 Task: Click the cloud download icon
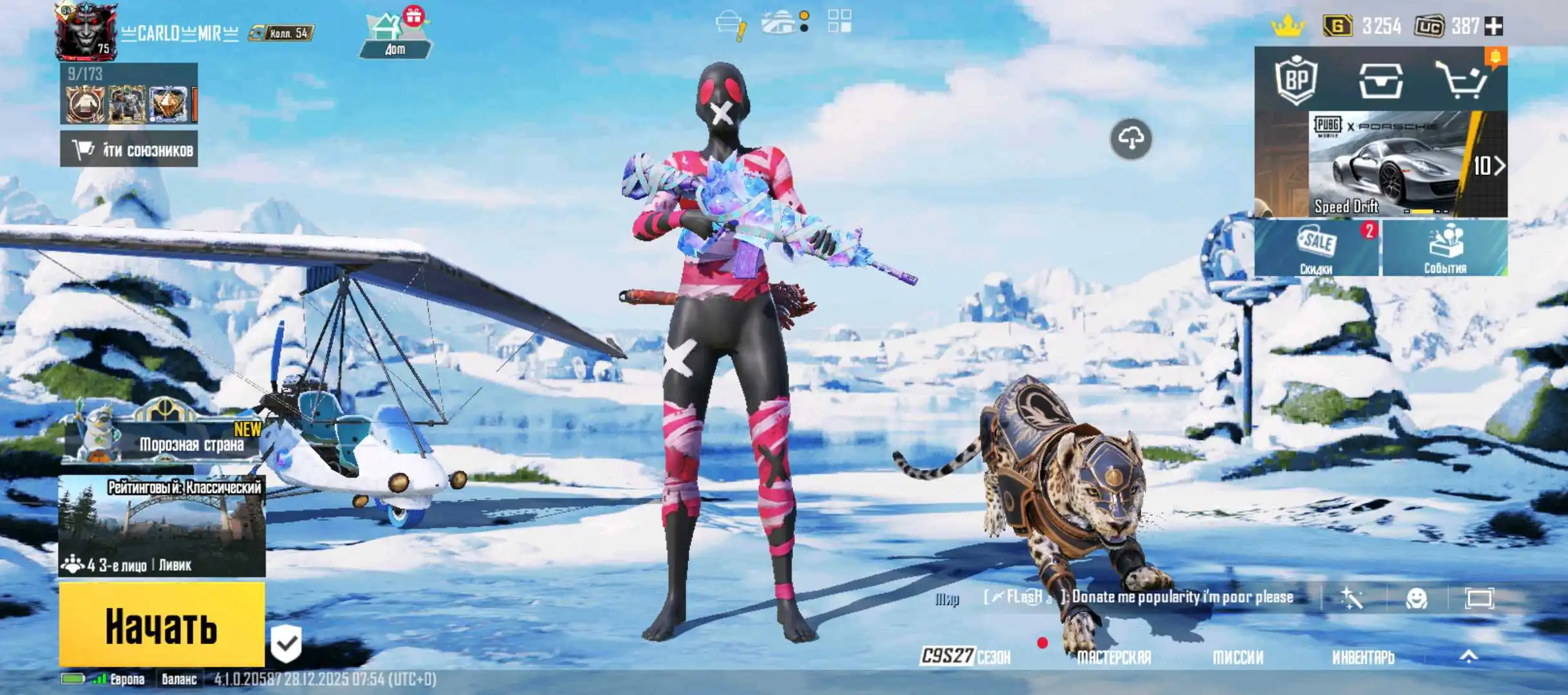(x=1131, y=138)
